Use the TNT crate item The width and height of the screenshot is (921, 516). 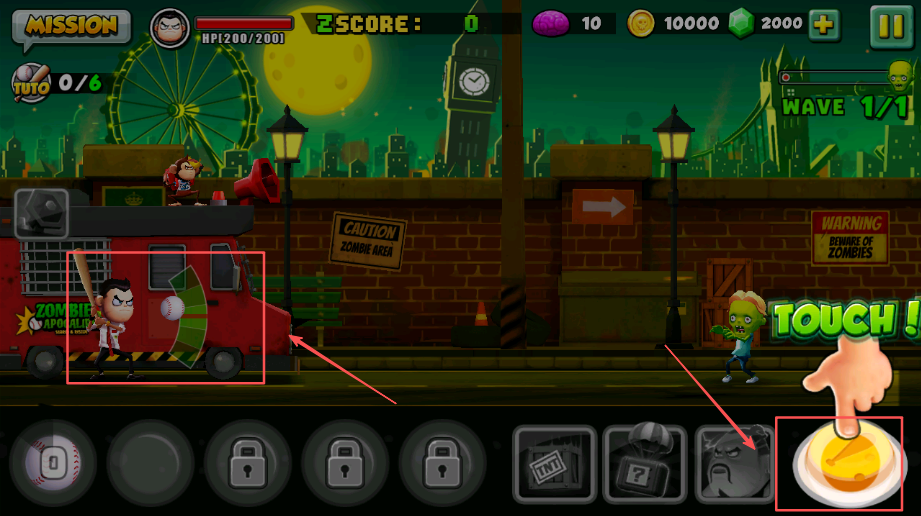pos(554,464)
